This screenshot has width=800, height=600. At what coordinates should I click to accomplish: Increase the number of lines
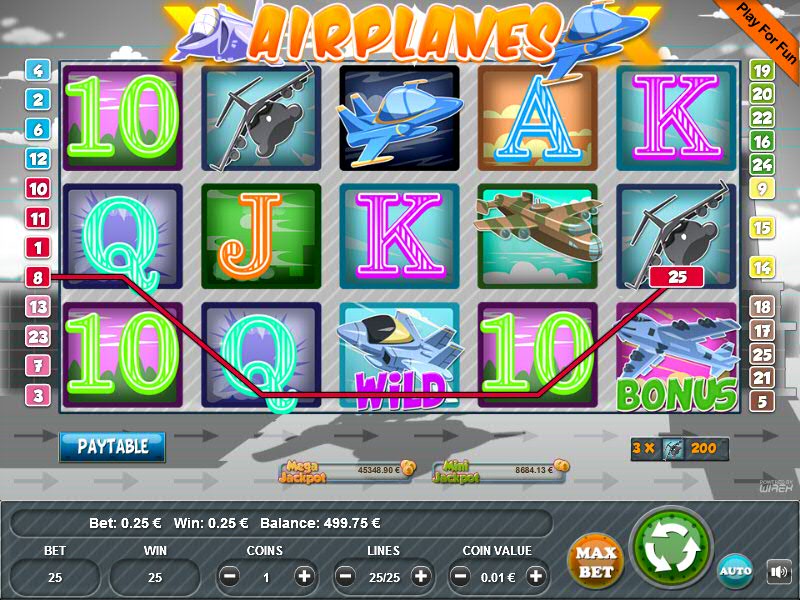(x=421, y=576)
